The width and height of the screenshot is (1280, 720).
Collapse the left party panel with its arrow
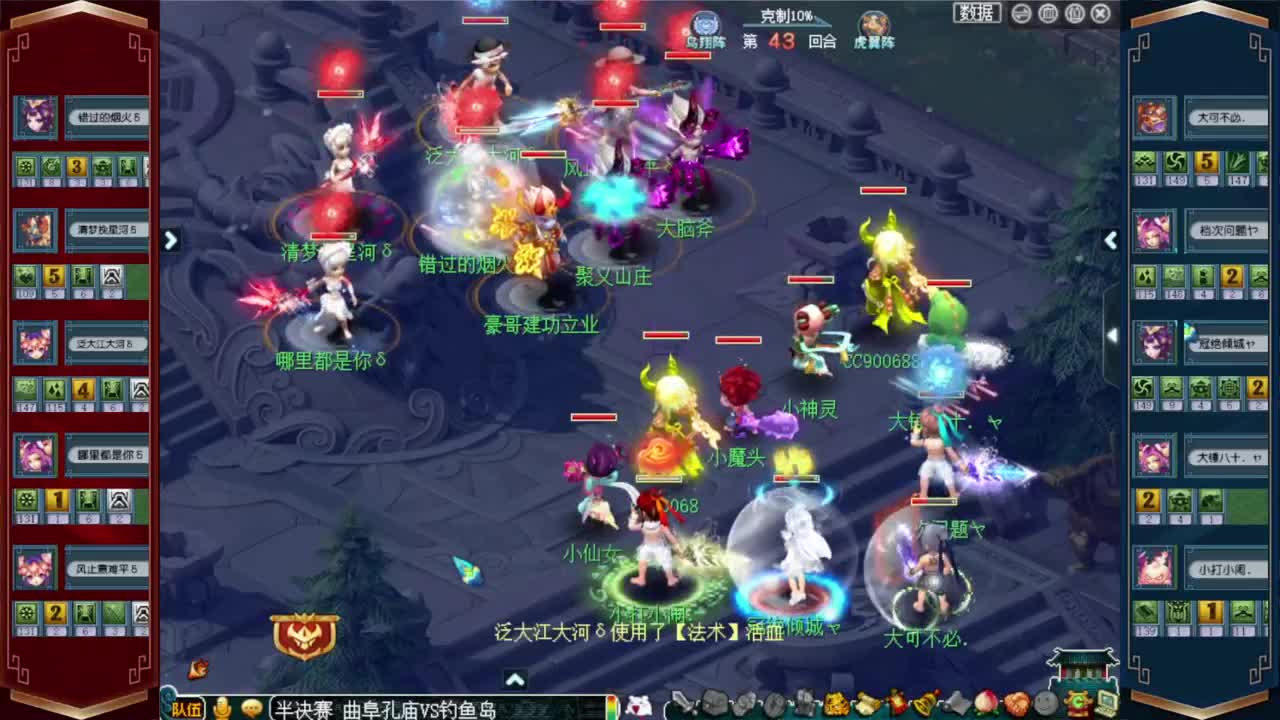tap(170, 240)
